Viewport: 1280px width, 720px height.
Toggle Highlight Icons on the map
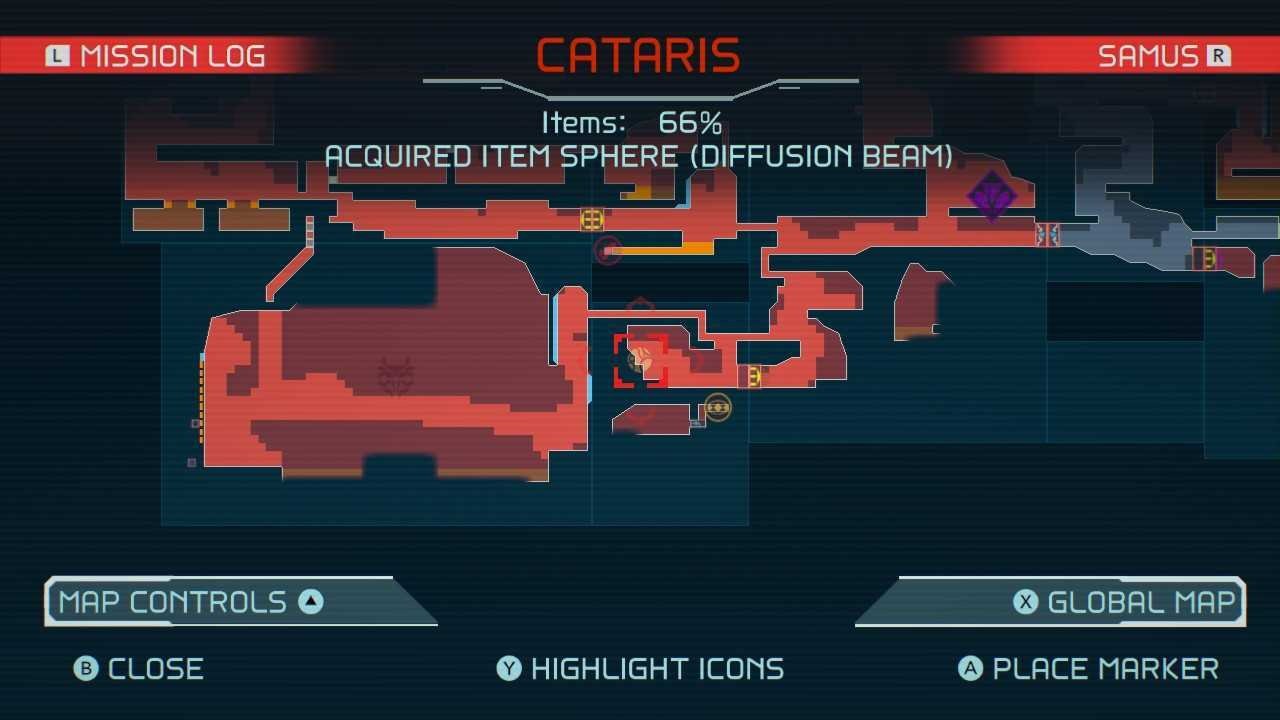click(x=640, y=668)
